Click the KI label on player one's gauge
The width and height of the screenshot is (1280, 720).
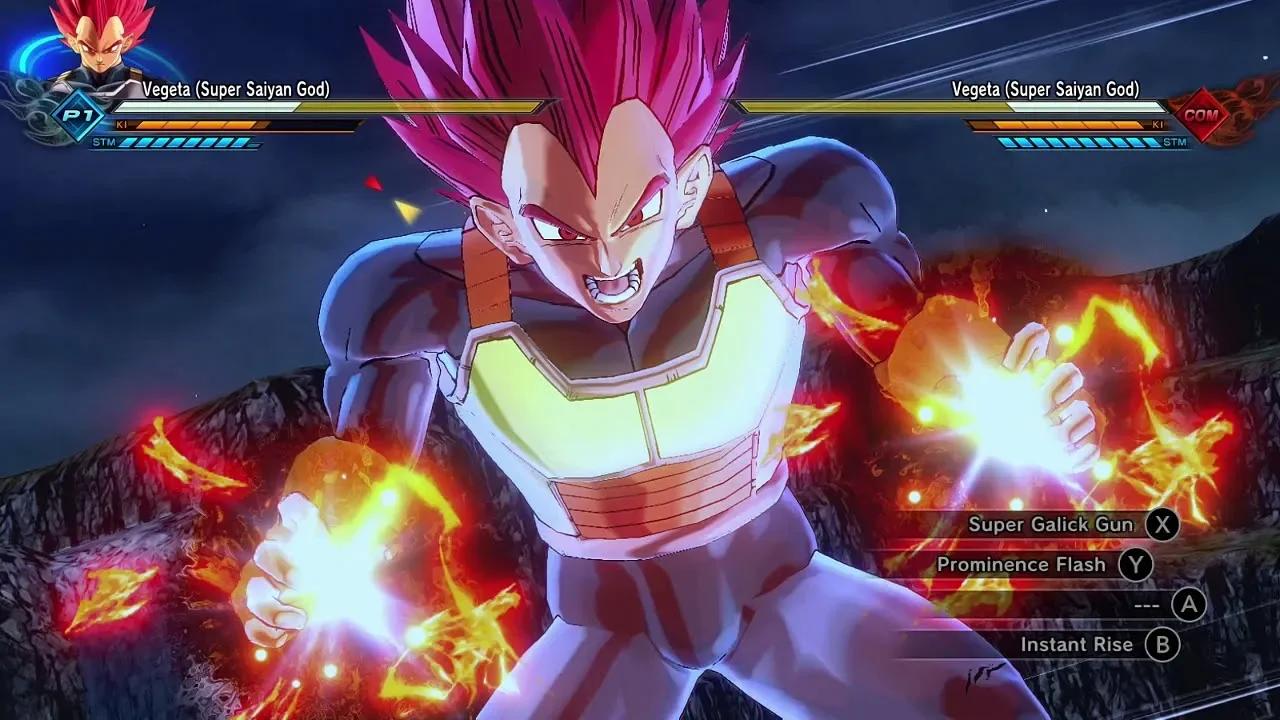pos(121,125)
